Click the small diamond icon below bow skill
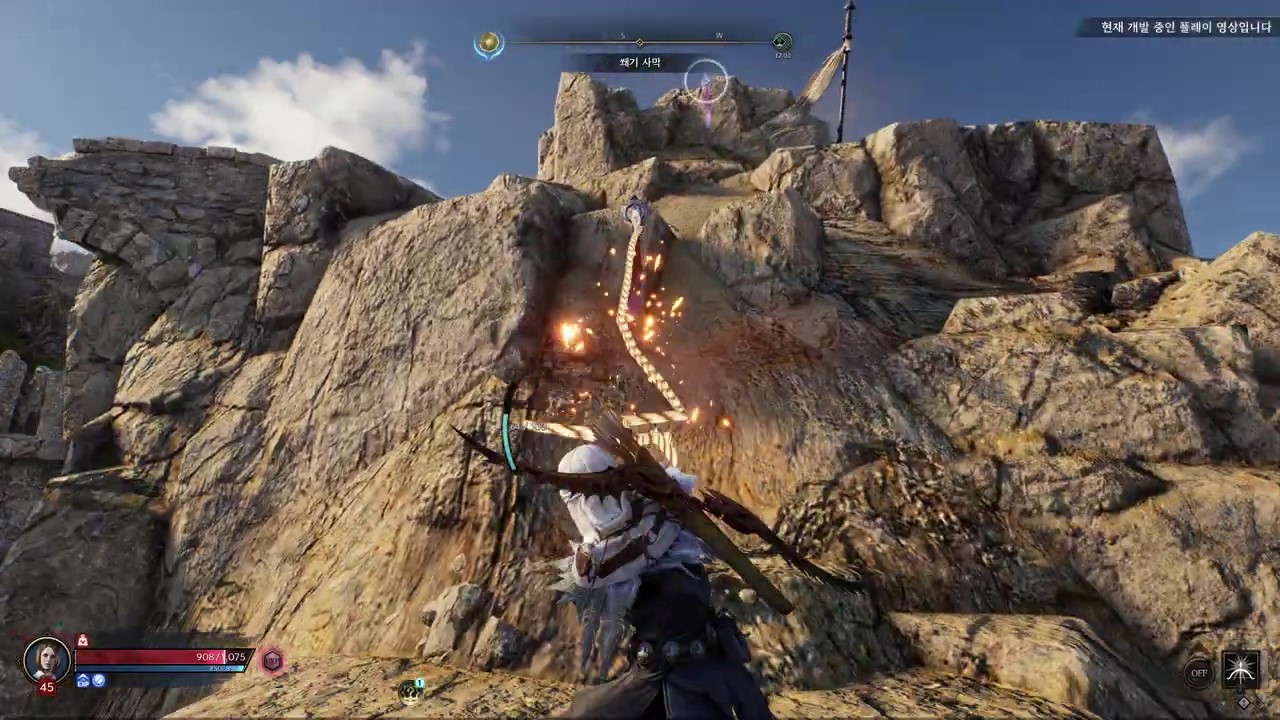The image size is (1280, 720). (x=1243, y=702)
